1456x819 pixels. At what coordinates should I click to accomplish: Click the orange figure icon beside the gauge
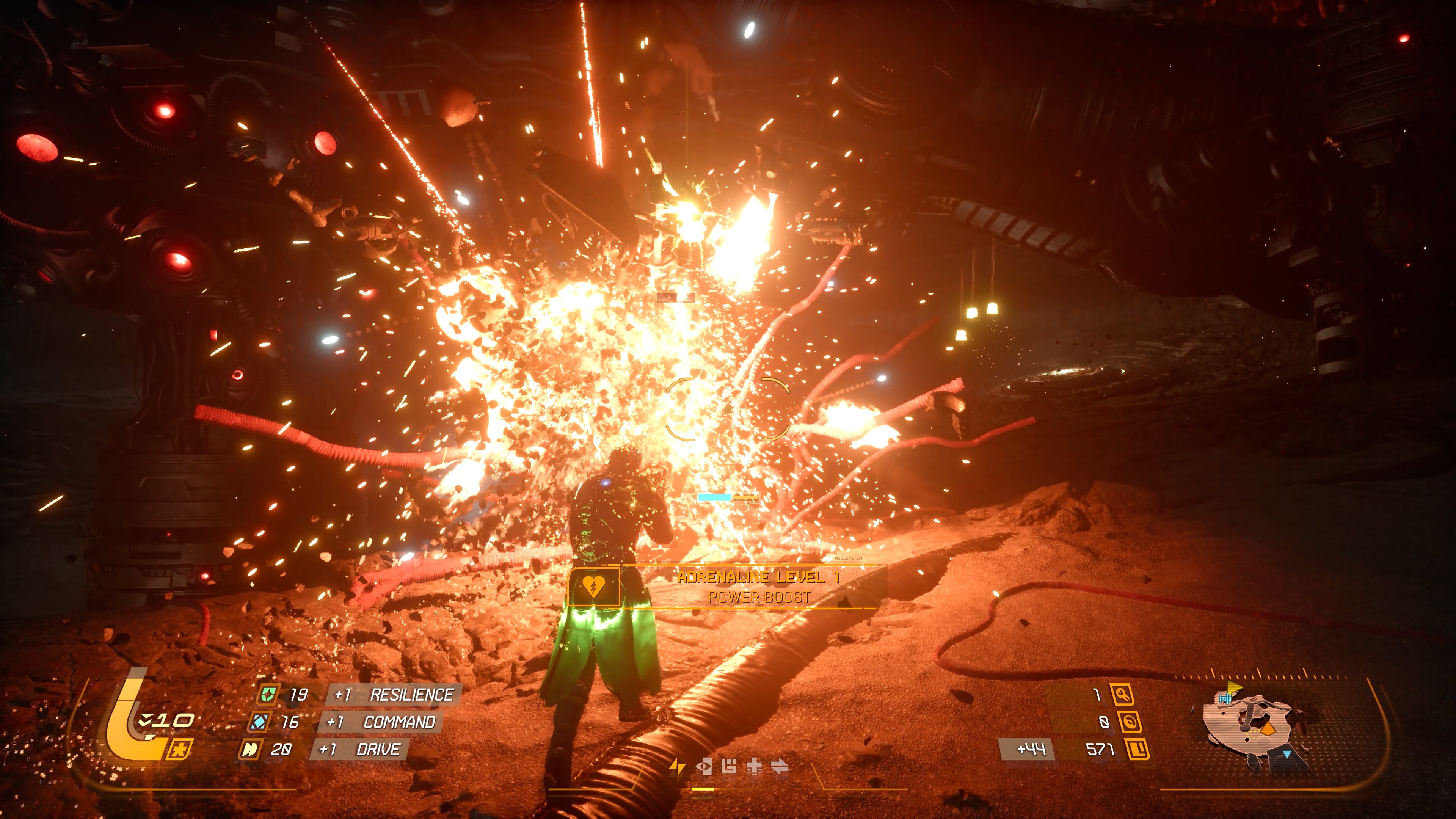click(180, 750)
